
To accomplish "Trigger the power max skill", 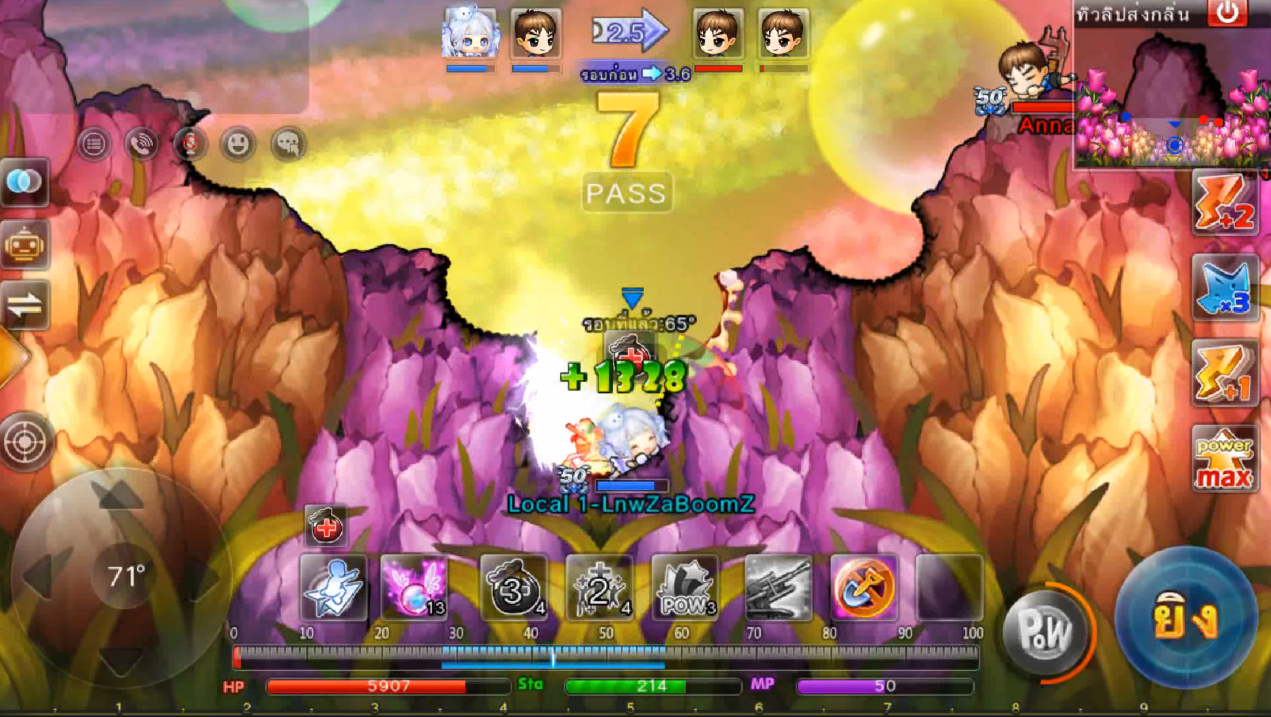I will 1225,459.
